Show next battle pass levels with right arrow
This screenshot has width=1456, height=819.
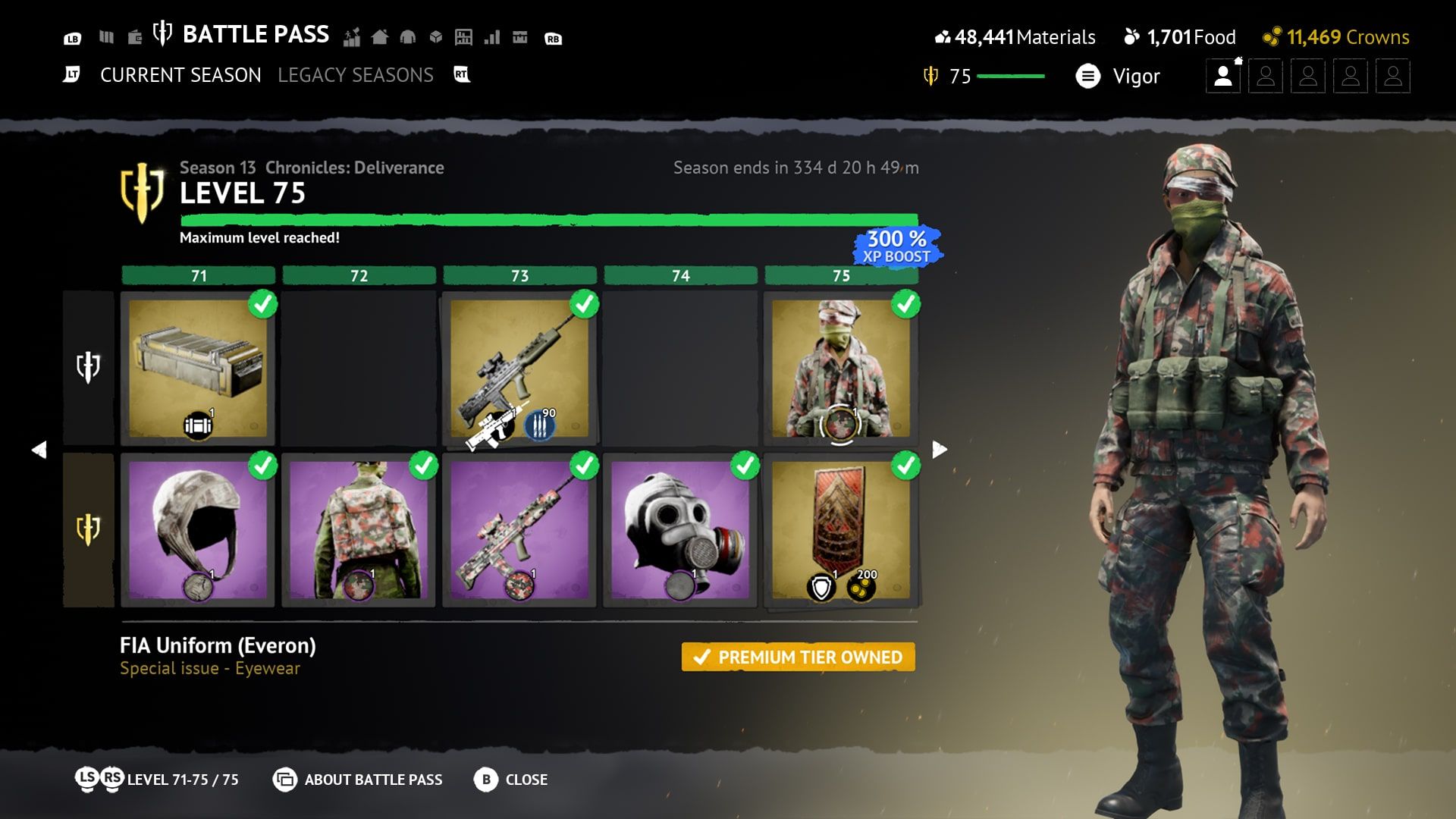939,450
